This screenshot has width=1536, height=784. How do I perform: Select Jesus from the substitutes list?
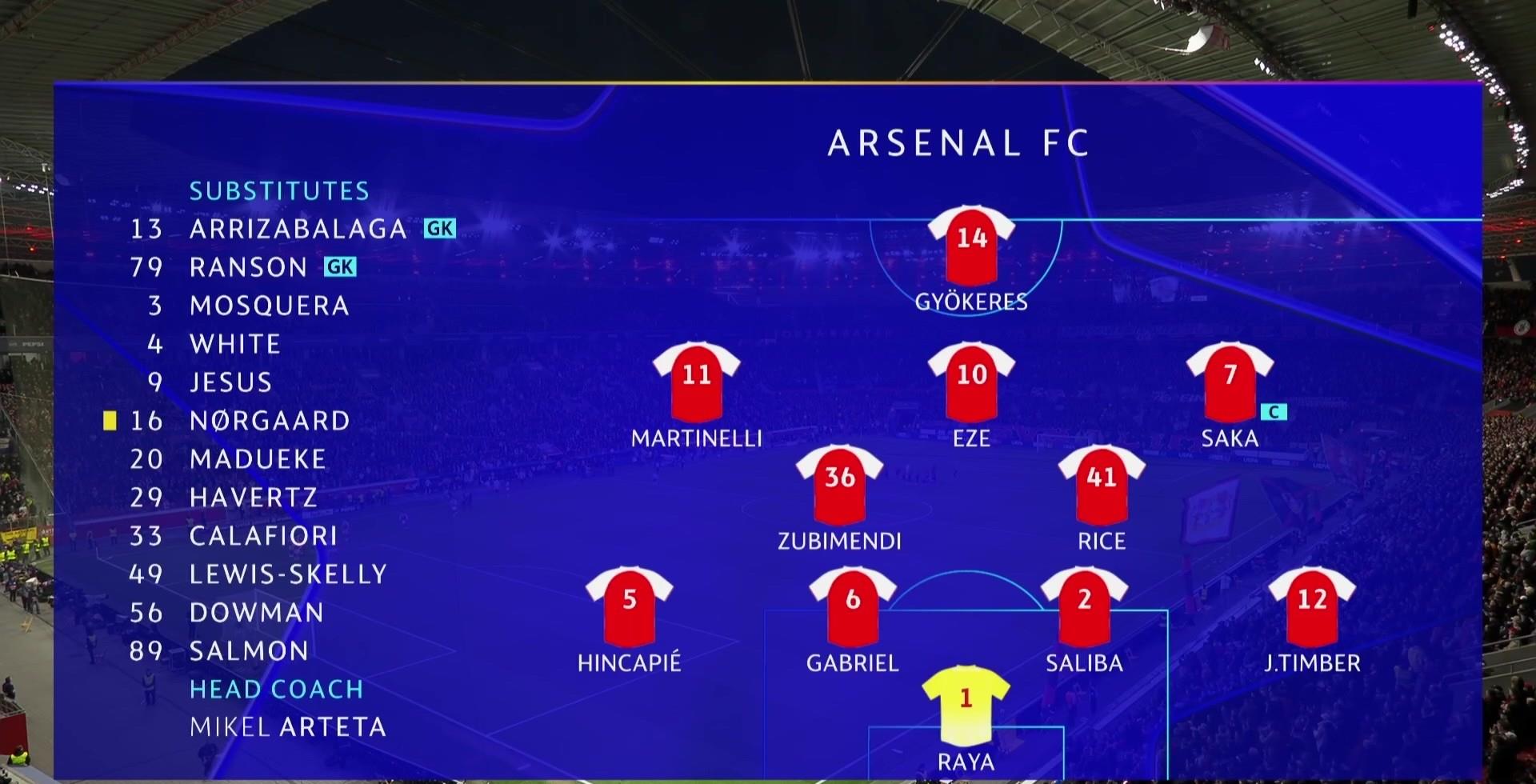(230, 382)
